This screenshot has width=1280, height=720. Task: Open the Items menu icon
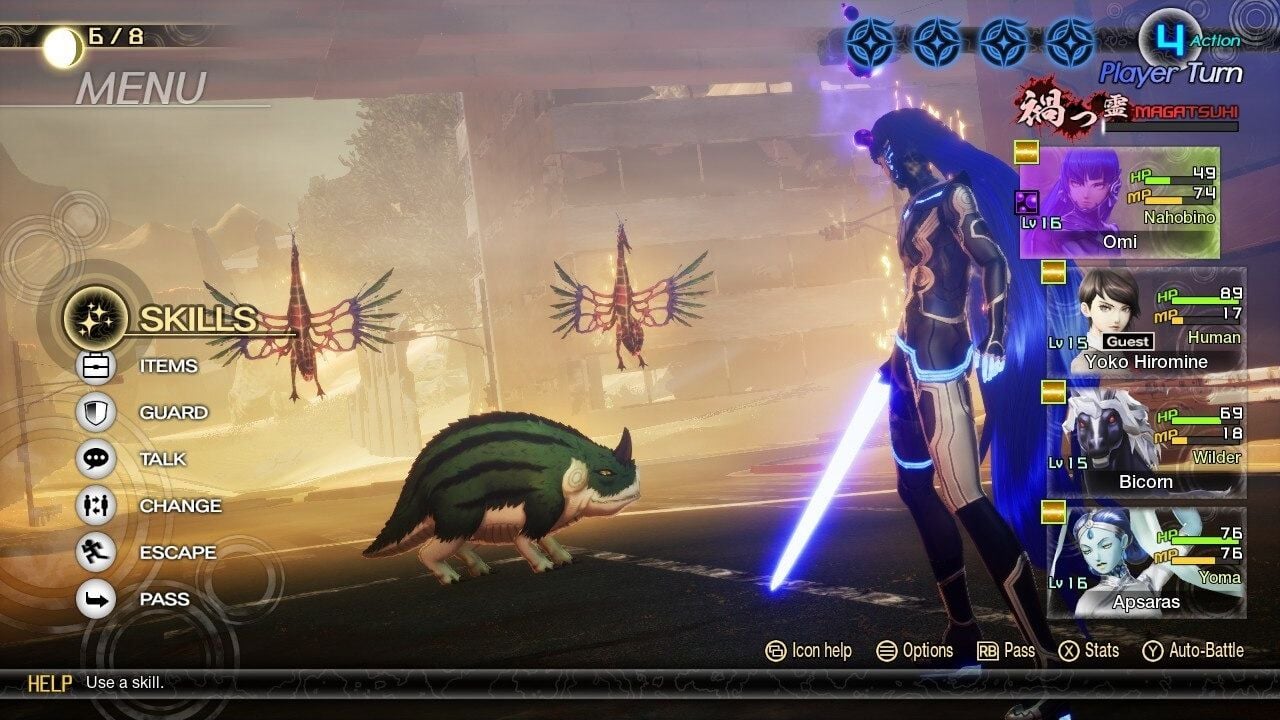click(95, 366)
